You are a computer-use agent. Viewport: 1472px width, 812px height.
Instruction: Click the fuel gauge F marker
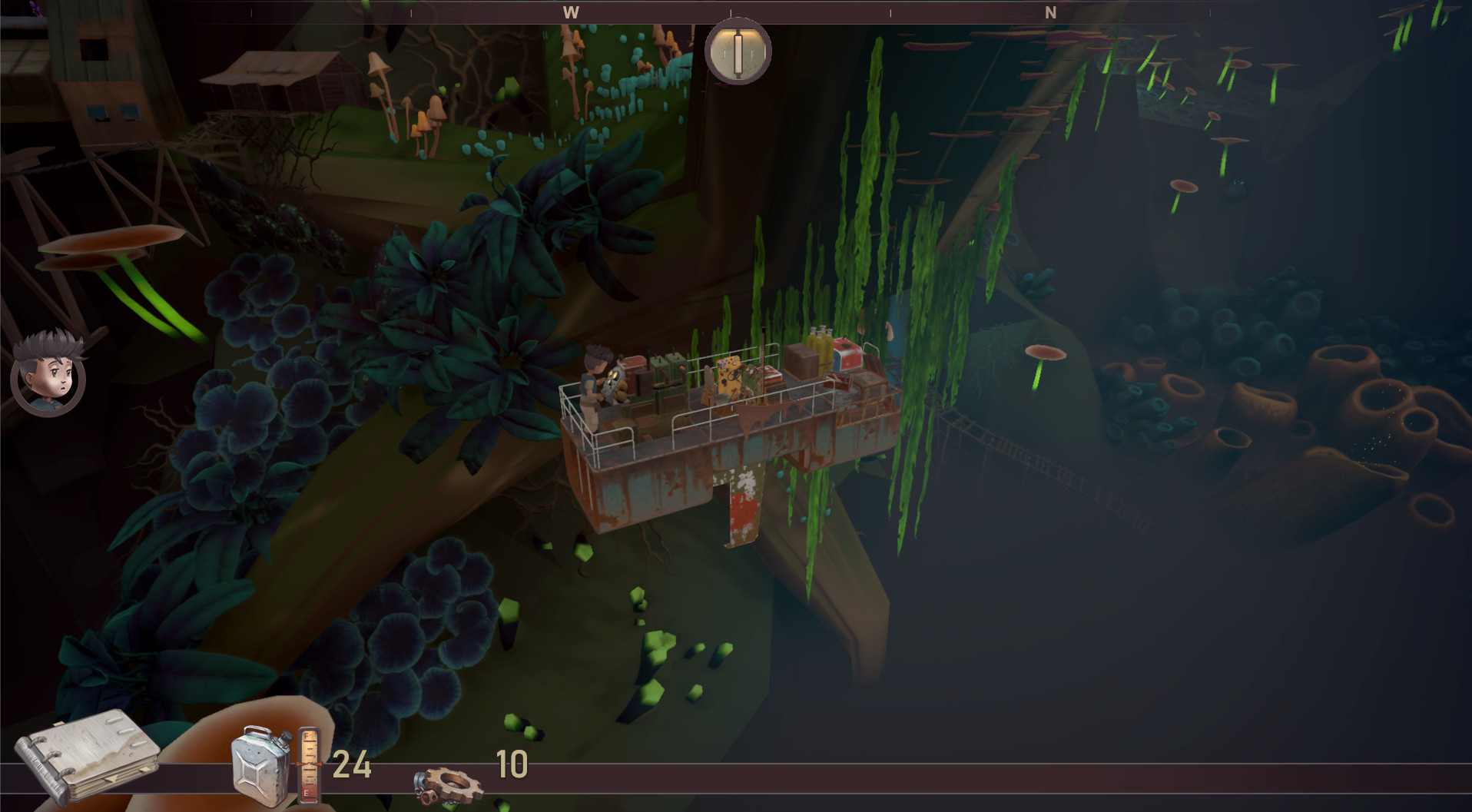[x=306, y=734]
